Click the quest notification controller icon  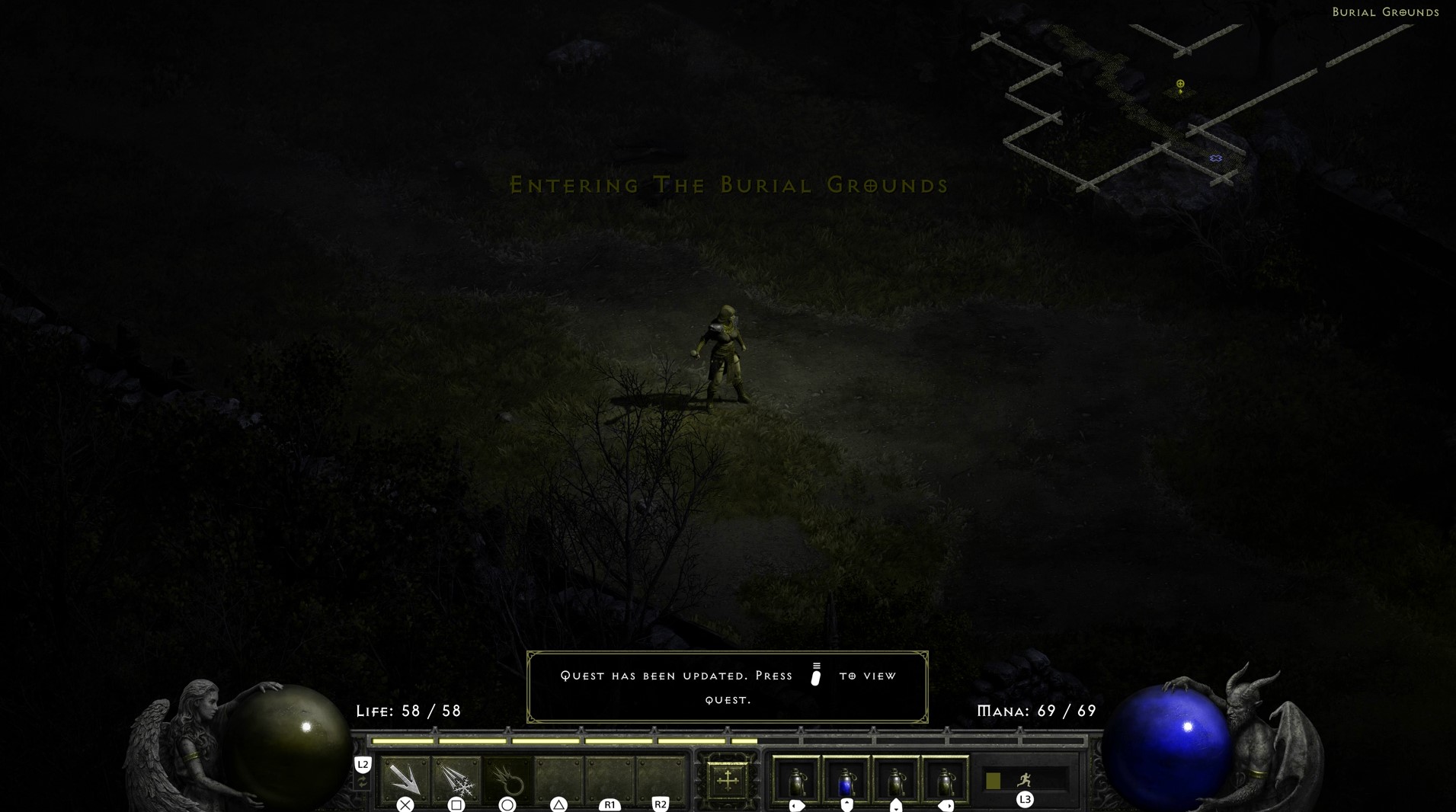point(818,676)
